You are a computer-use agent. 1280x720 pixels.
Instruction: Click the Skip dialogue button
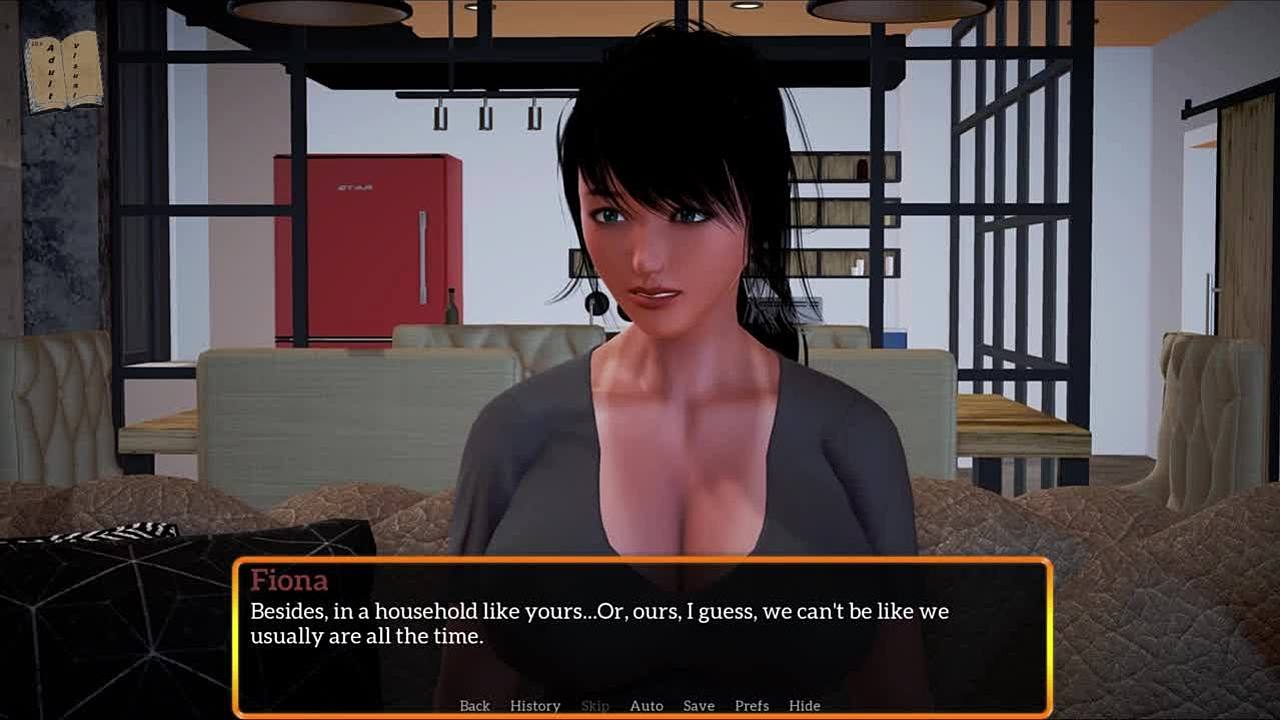pos(594,706)
